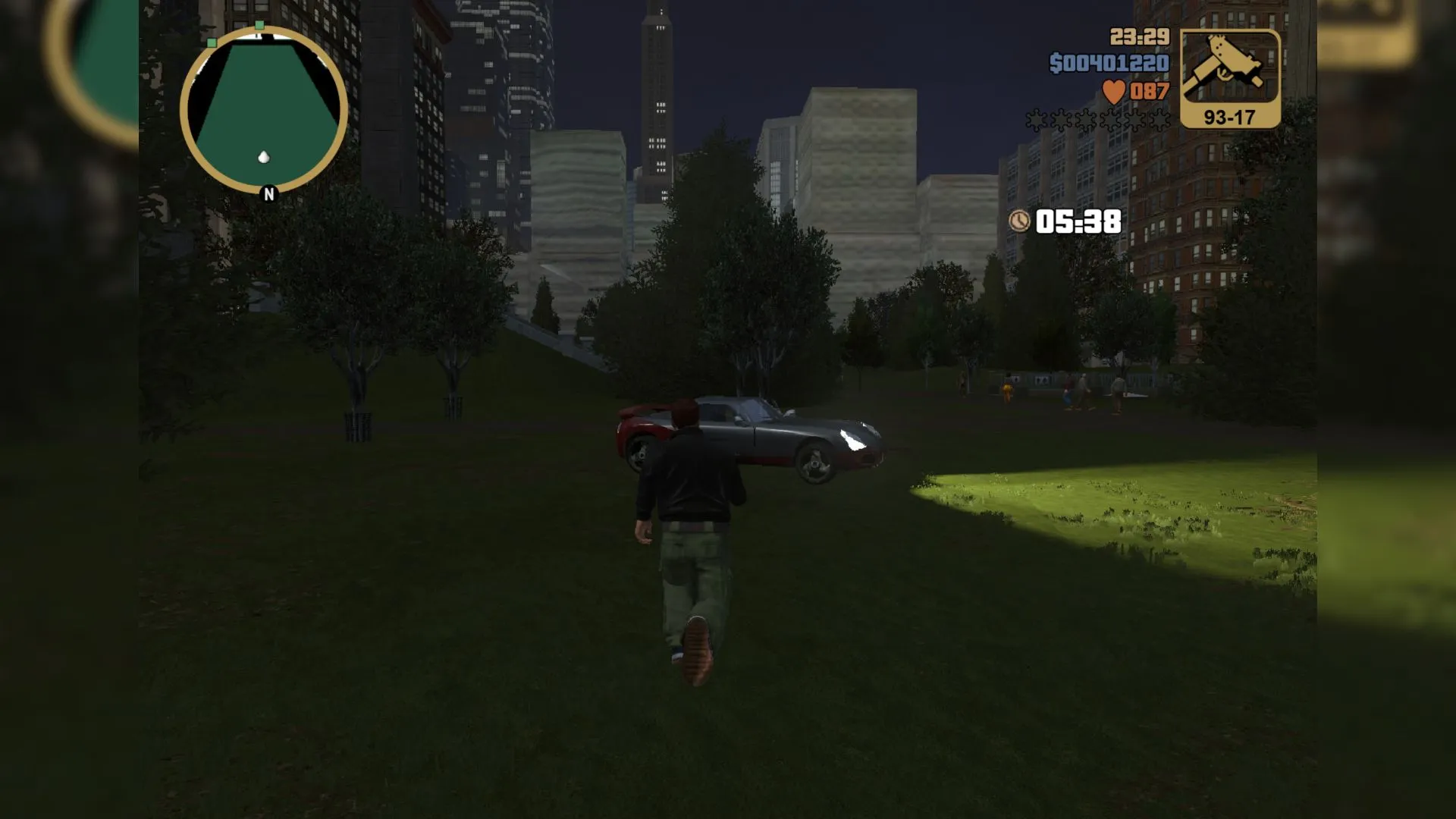
Task: Click the health value 087
Action: [x=1148, y=91]
